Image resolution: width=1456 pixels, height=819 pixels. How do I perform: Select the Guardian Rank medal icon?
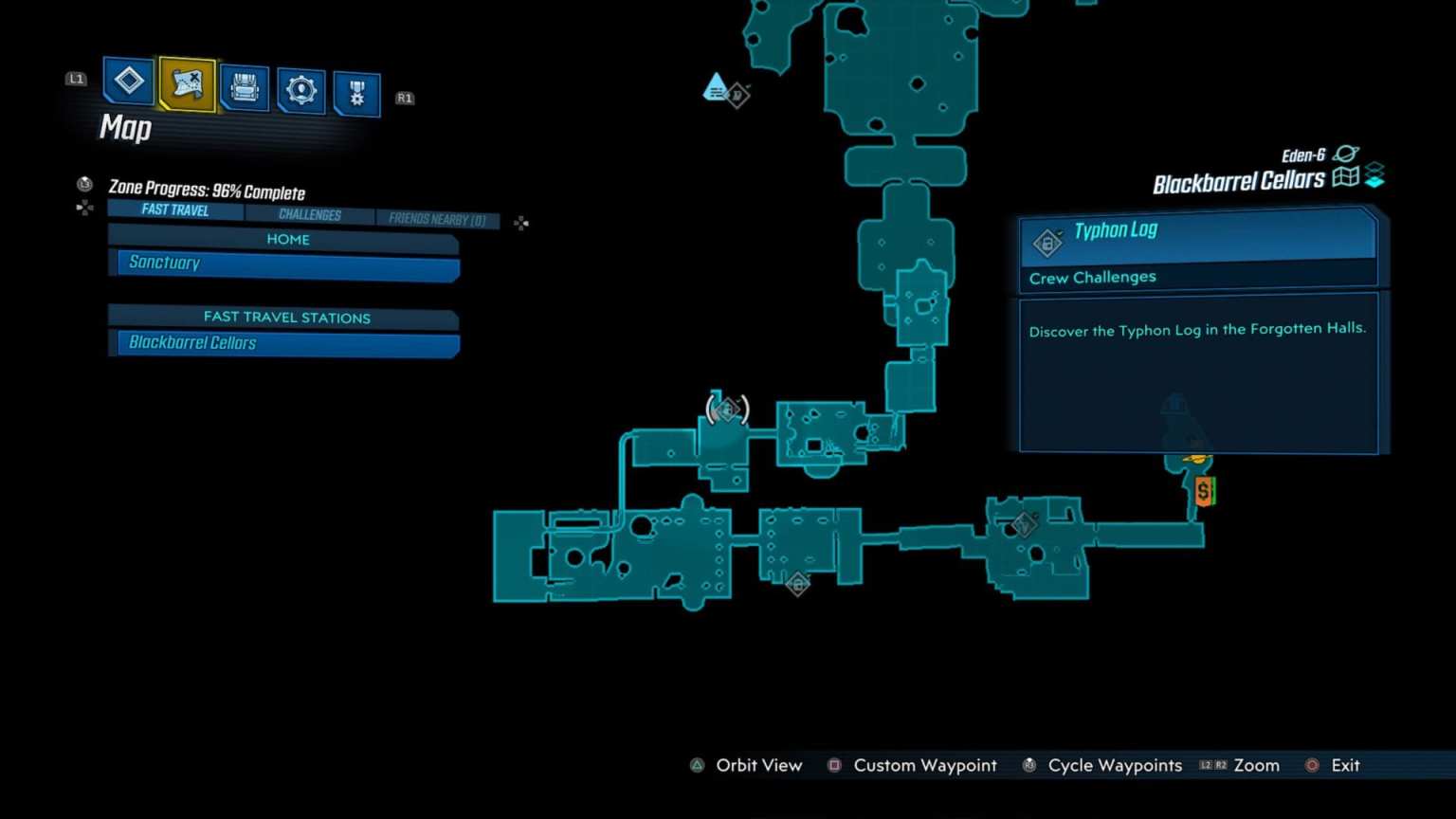pyautogui.click(x=357, y=90)
